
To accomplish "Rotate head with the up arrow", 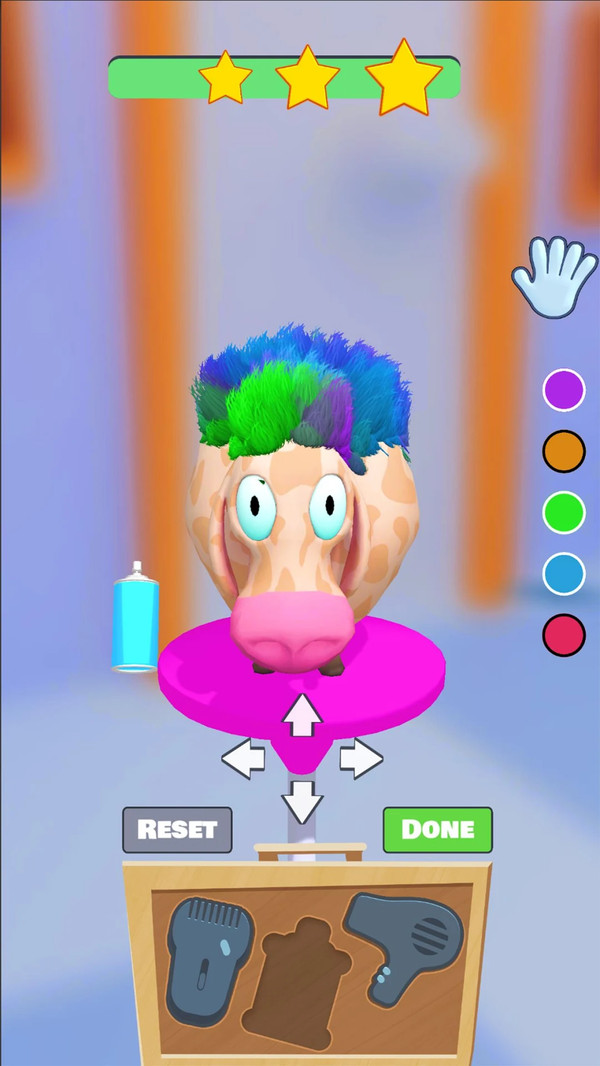I will (x=302, y=714).
